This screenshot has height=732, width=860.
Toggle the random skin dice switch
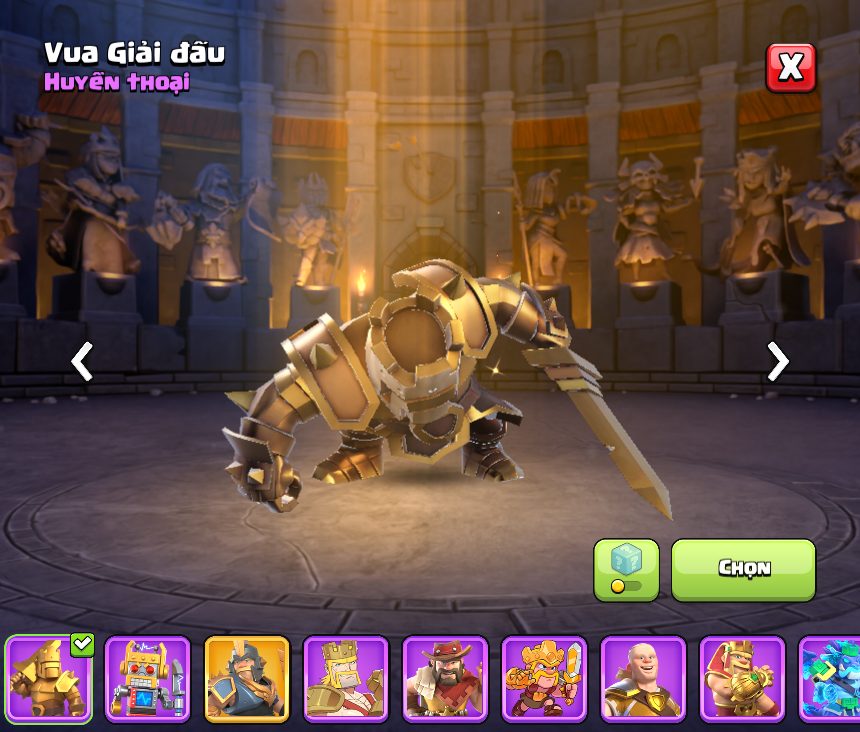coord(626,570)
